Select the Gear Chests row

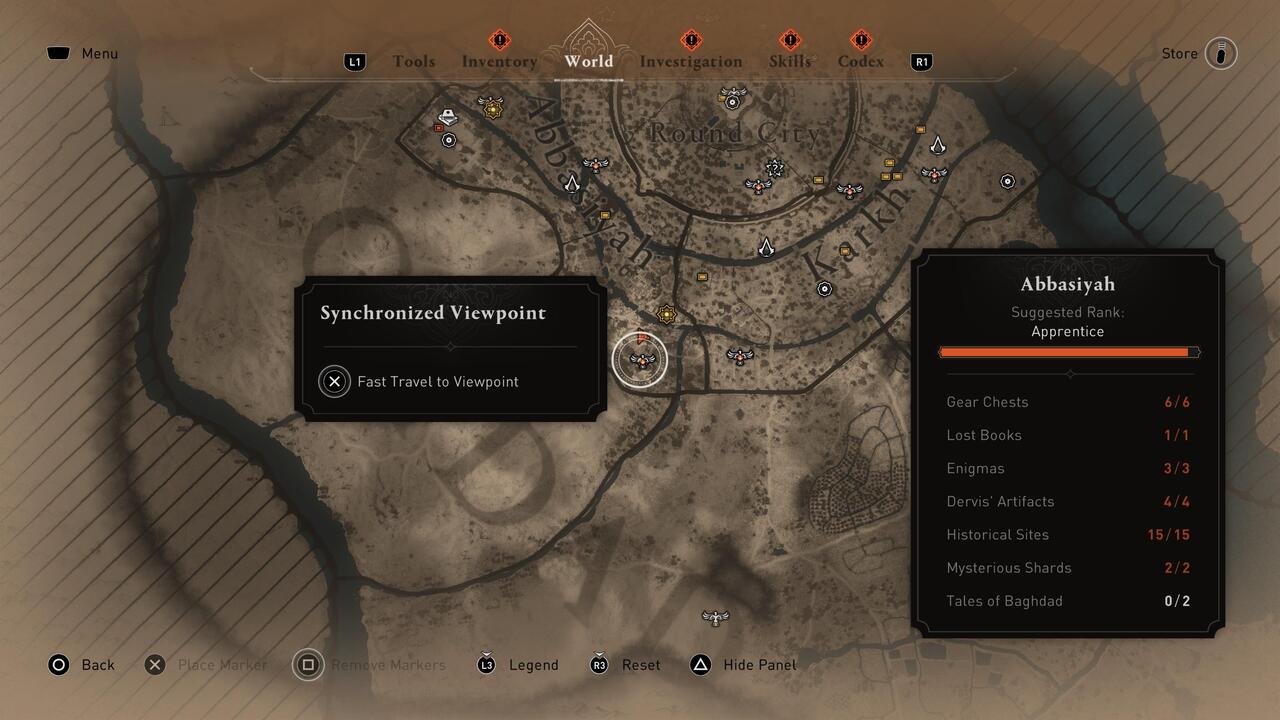[1068, 402]
